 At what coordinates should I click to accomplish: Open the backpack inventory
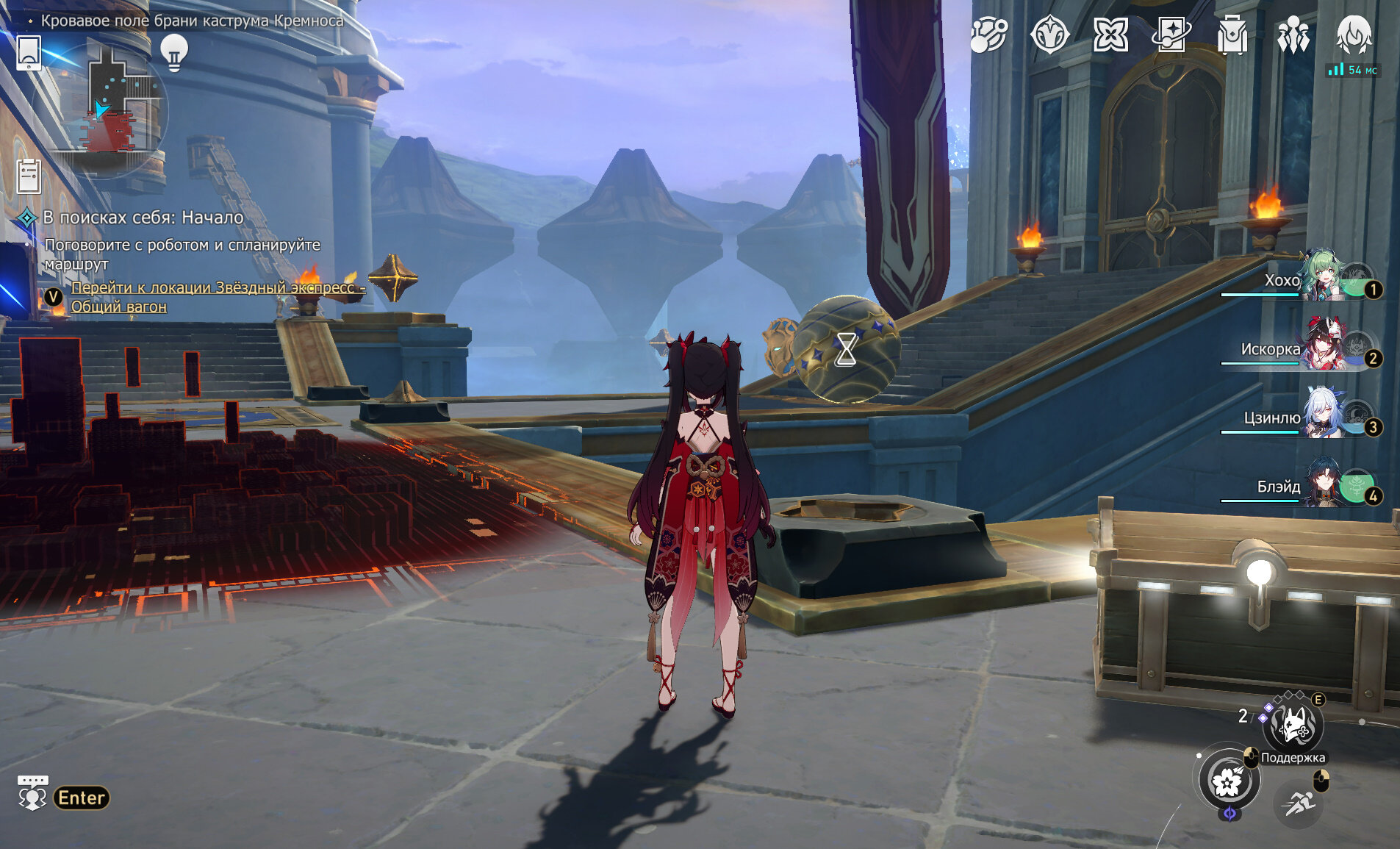(x=1232, y=35)
